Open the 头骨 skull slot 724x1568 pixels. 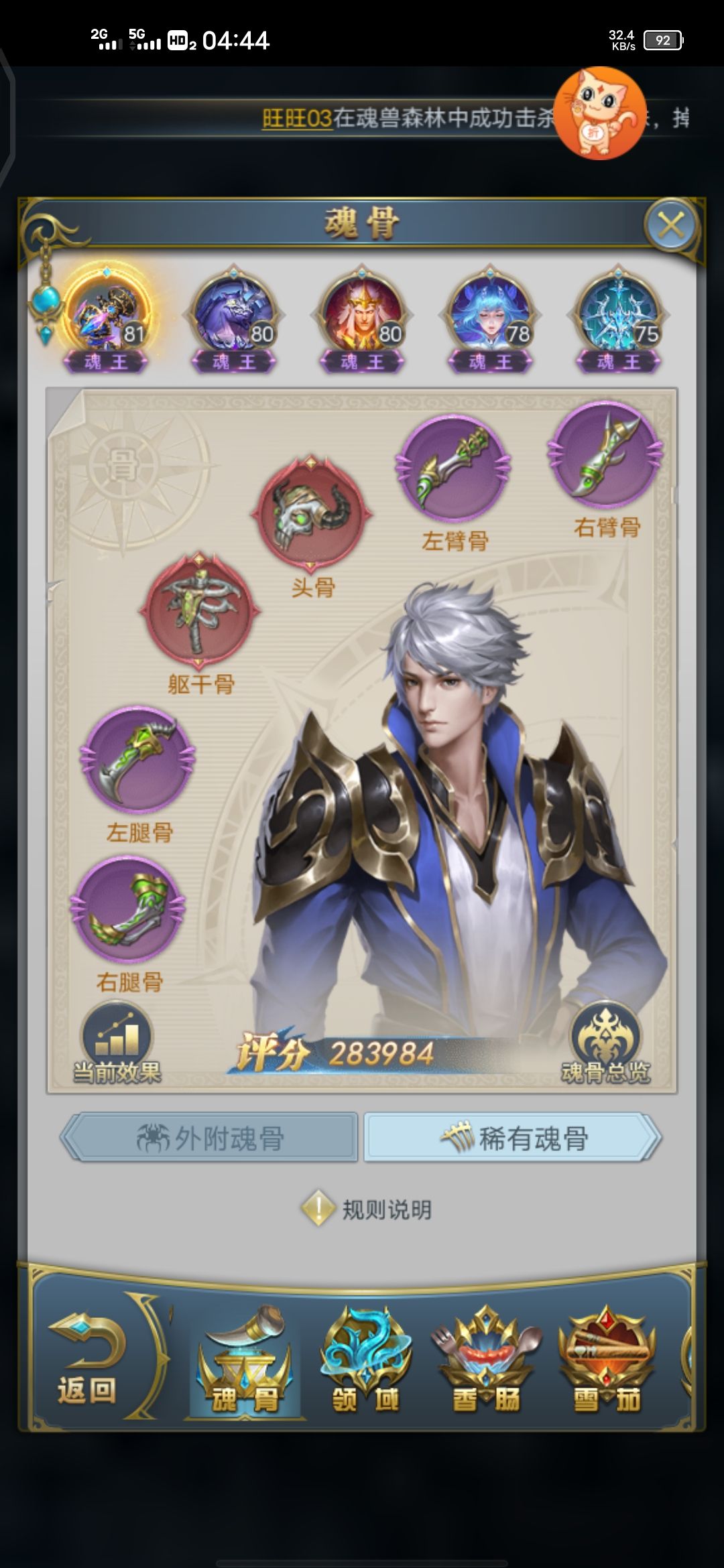(x=311, y=513)
